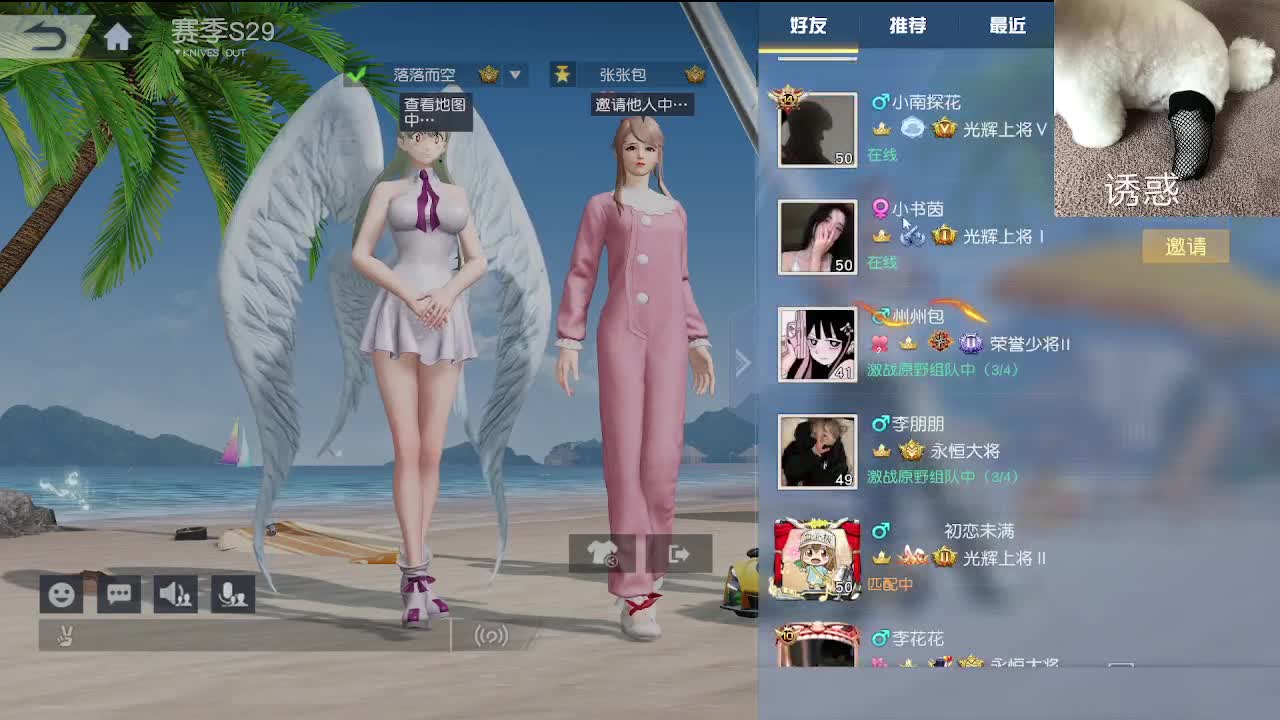Tap the smiley emote icon
1280x720 pixels.
pyautogui.click(x=60, y=593)
